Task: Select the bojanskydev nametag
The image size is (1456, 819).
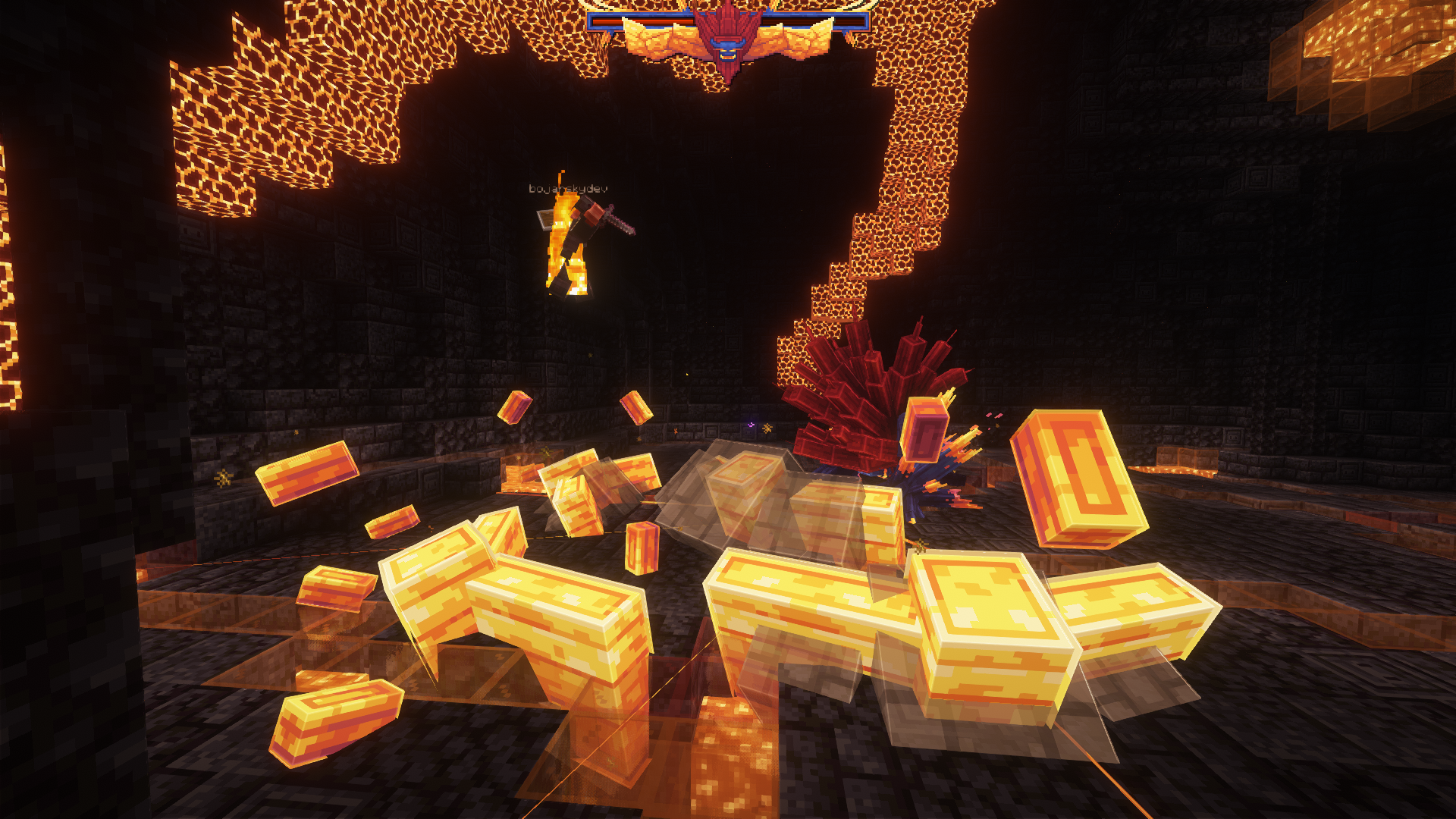Action: pyautogui.click(x=567, y=189)
